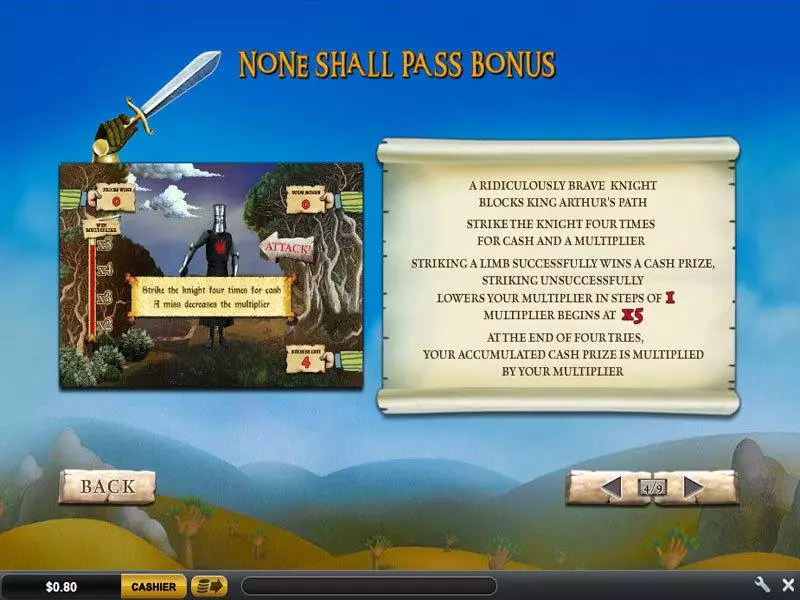
Task: Open the Cashier
Action: coord(154,587)
